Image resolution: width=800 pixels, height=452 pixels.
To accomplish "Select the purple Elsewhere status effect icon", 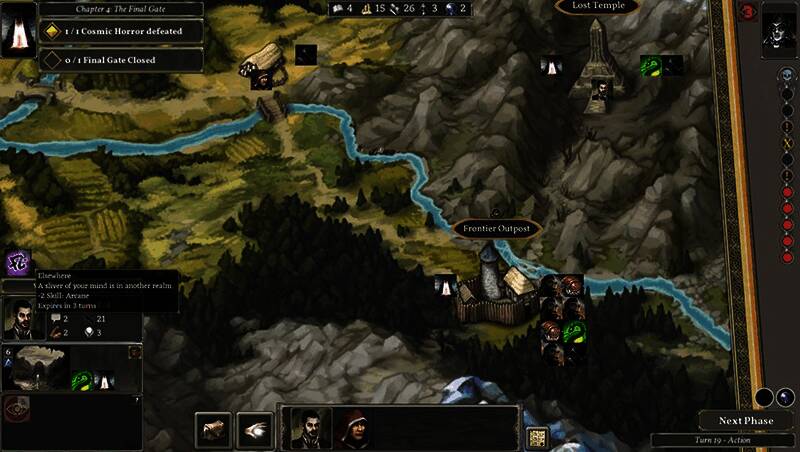I will (x=19, y=263).
